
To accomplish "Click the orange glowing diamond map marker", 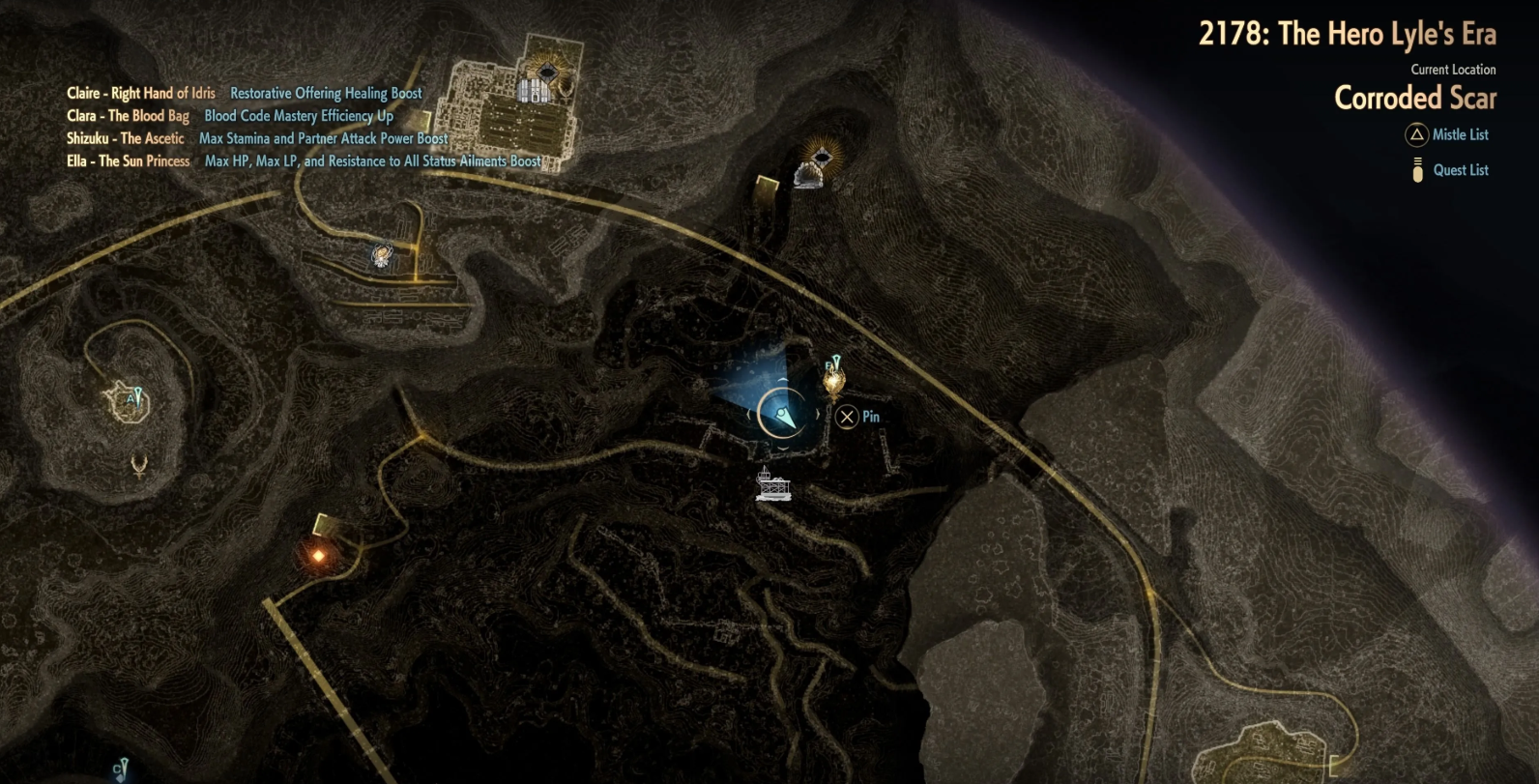I will click(318, 555).
